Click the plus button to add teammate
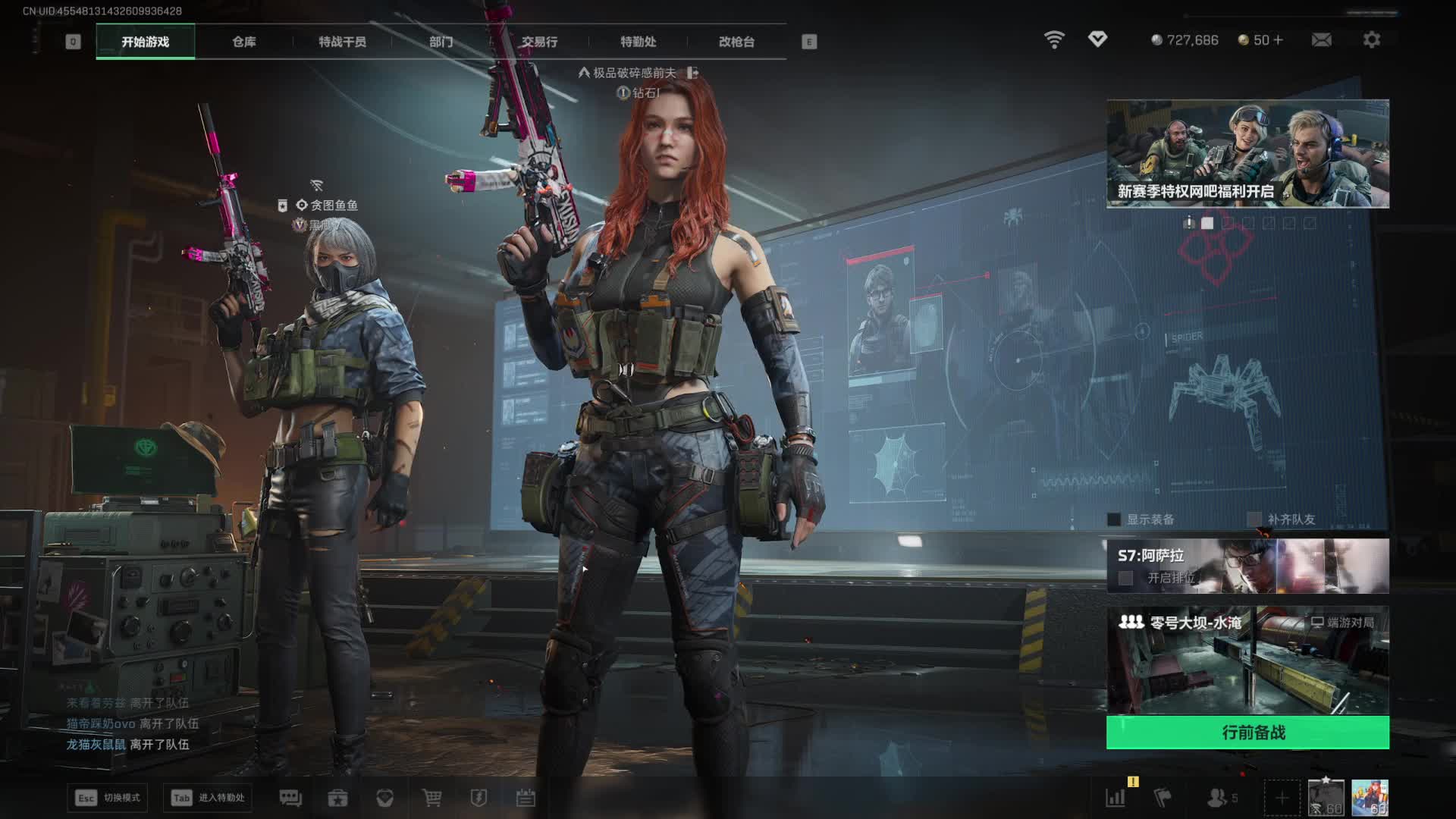Viewport: 1456px width, 819px height. 1281,798
